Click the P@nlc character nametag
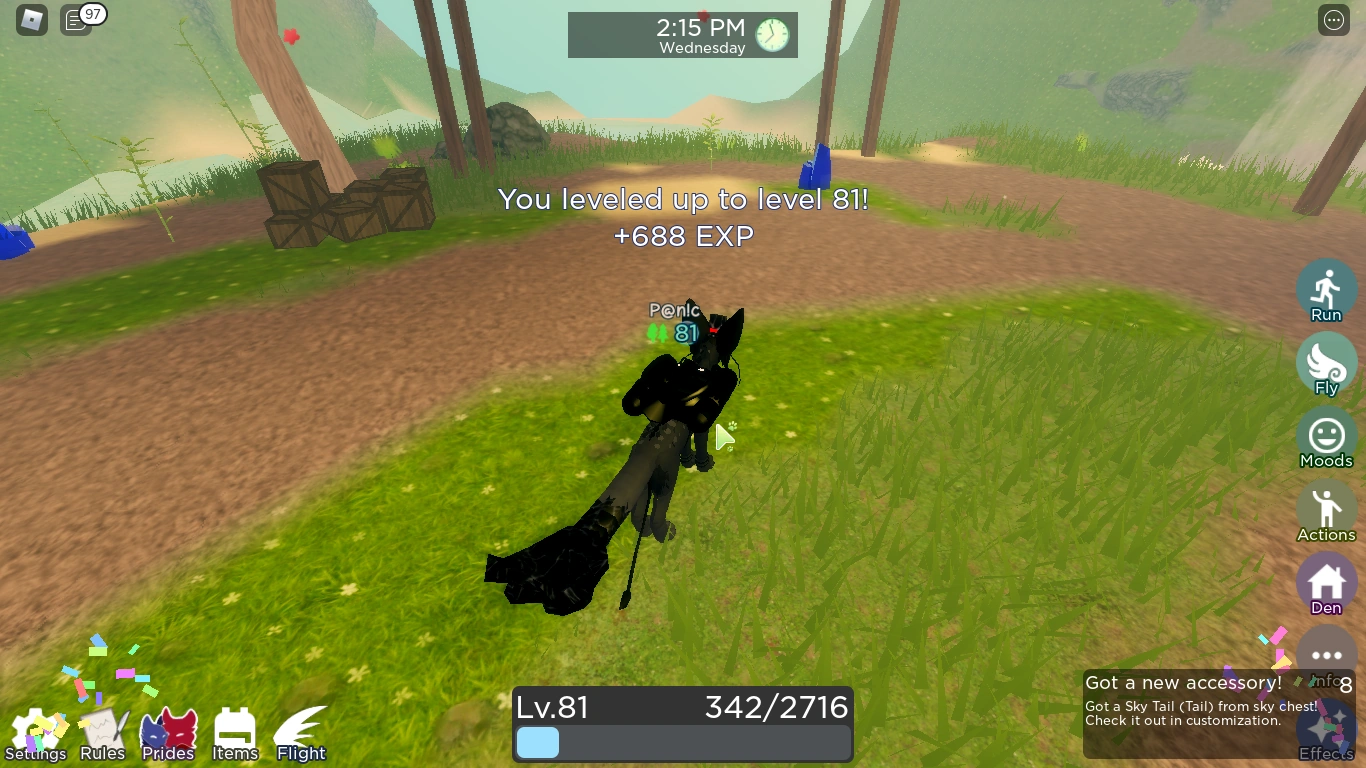Image resolution: width=1366 pixels, height=768 pixels. pyautogui.click(x=675, y=311)
